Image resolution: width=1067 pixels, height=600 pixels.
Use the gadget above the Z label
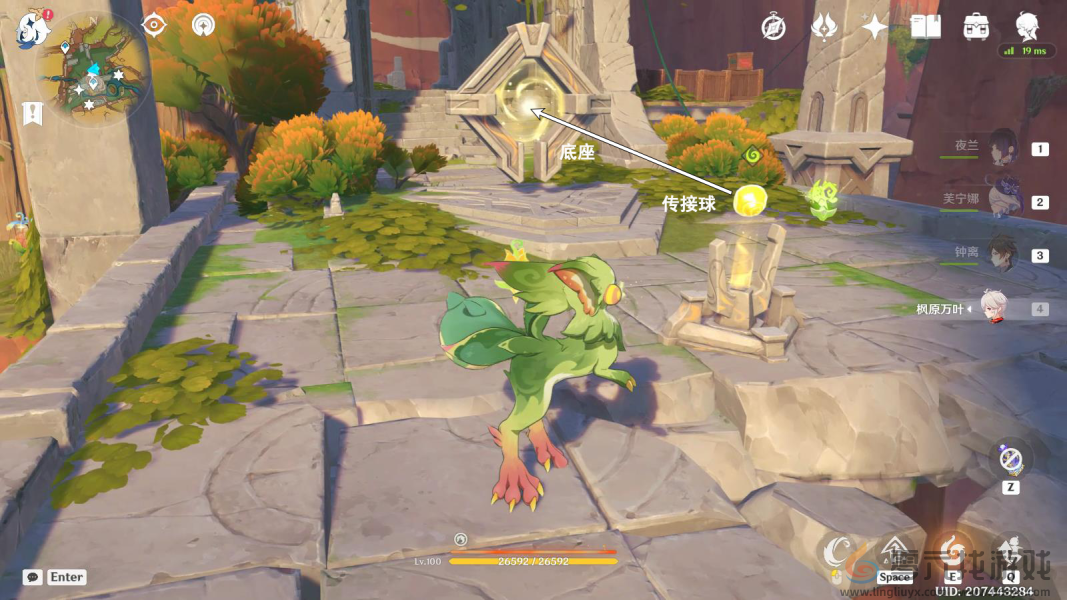(1011, 461)
